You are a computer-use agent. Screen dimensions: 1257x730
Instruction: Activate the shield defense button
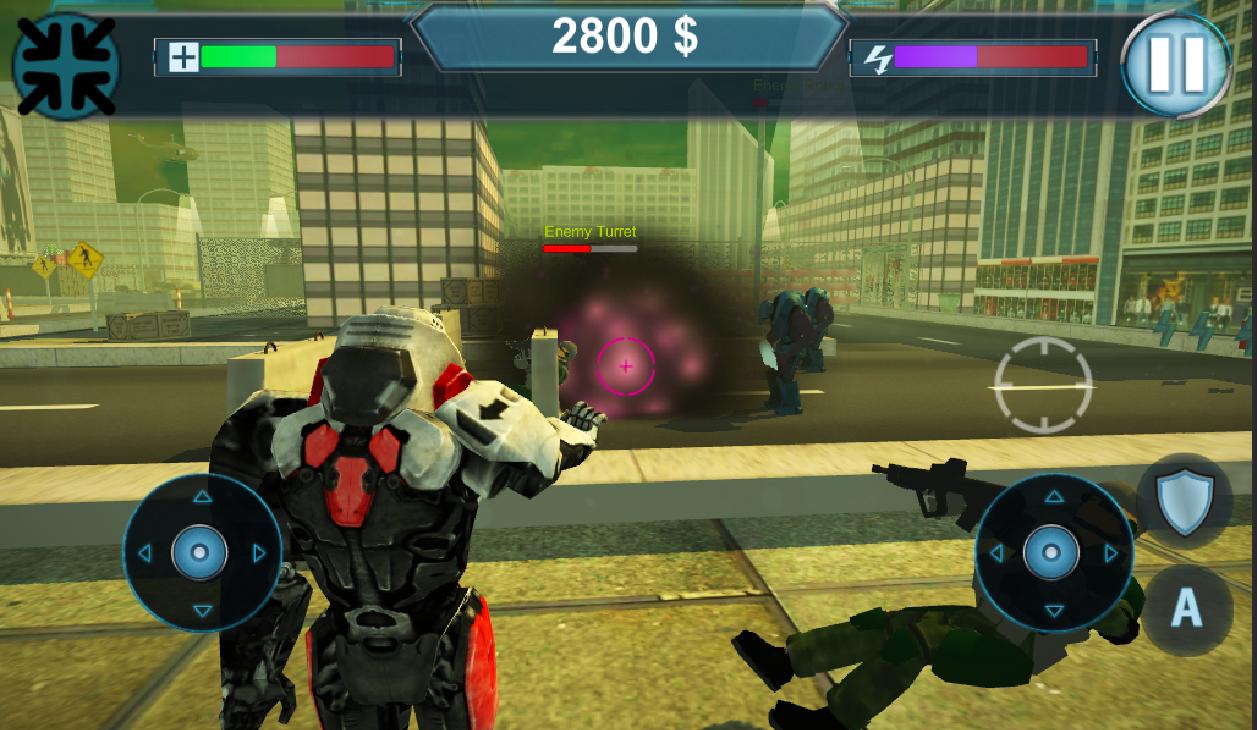pos(1185,500)
